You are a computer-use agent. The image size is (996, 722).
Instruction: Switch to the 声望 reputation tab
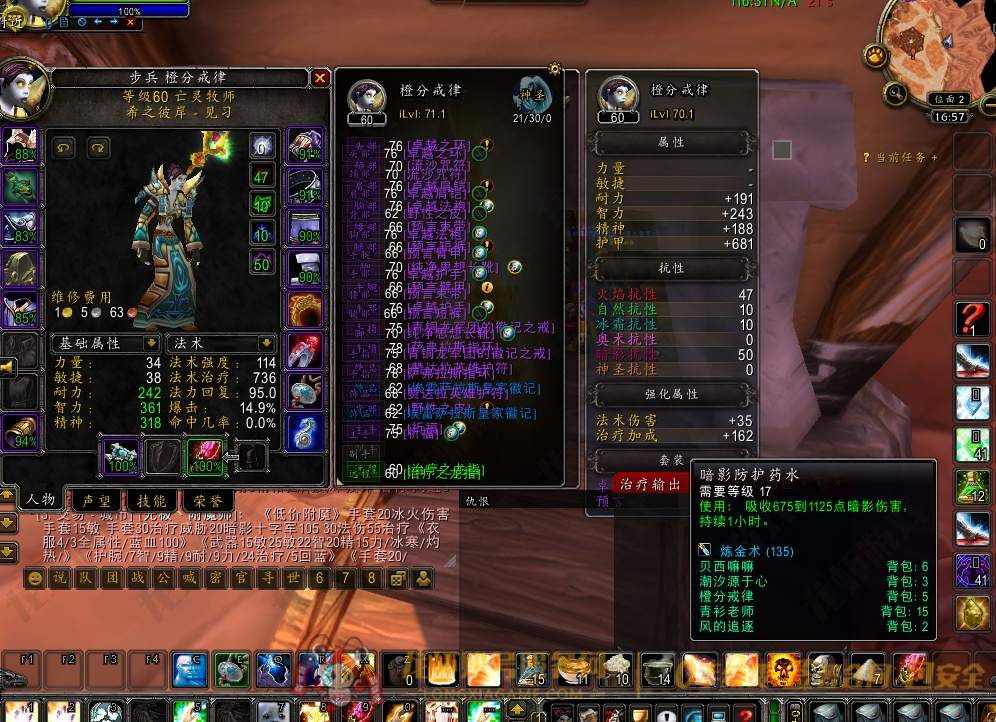pos(97,499)
